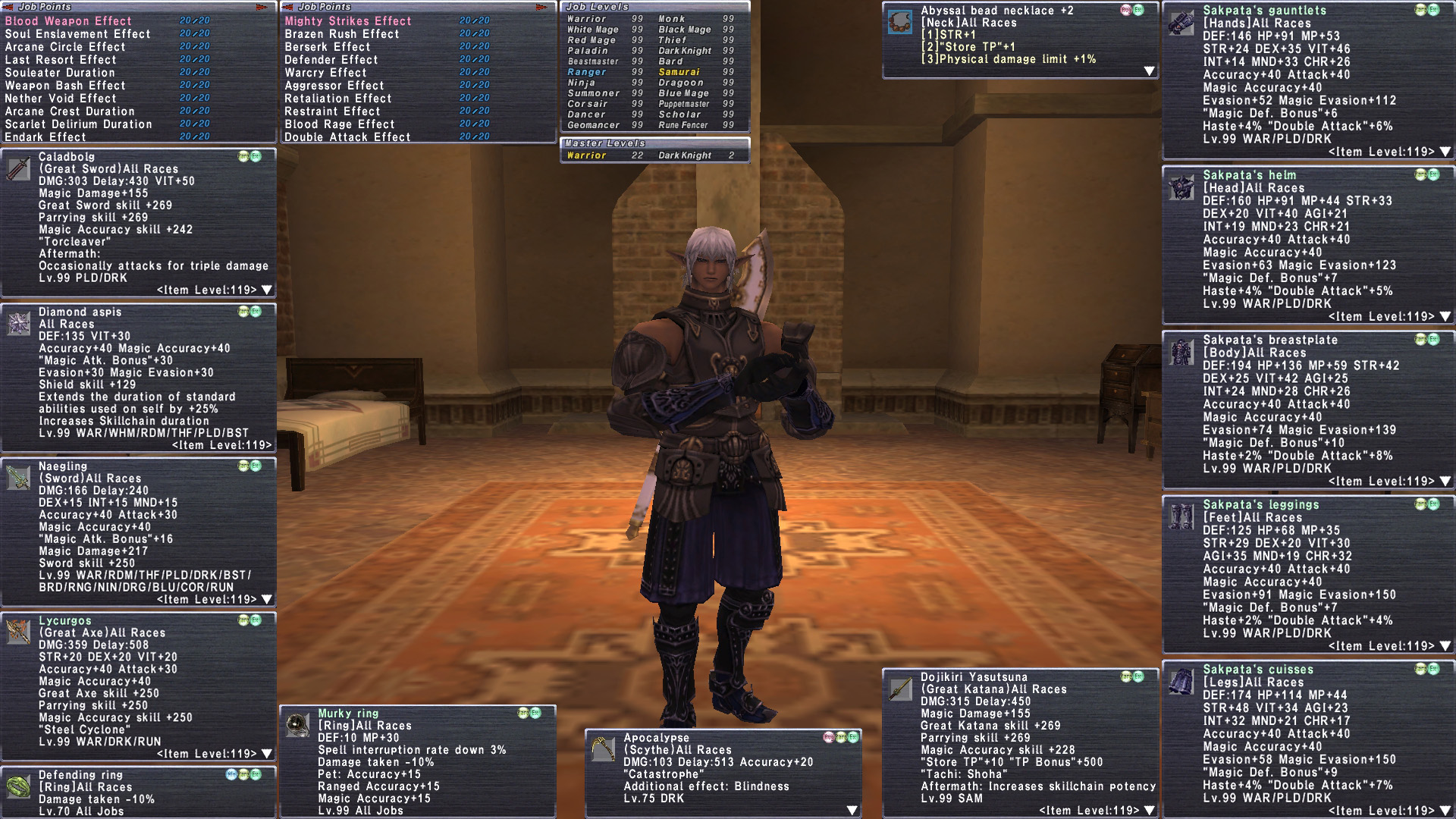Expand the Abyssal bead necklace description arrow
The image size is (1456, 819).
point(1150,71)
